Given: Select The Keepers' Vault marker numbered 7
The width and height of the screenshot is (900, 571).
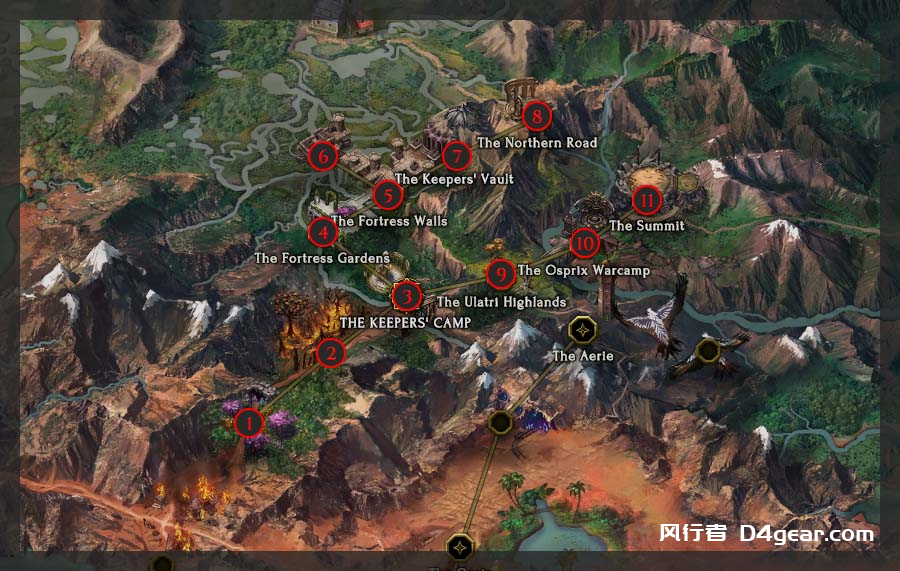Looking at the screenshot, I should point(456,156).
